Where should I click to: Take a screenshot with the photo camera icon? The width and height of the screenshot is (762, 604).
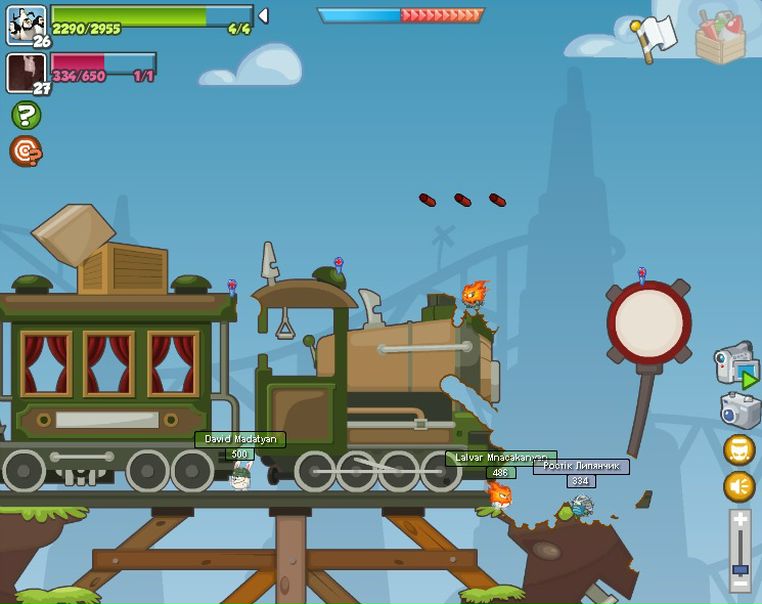739,410
